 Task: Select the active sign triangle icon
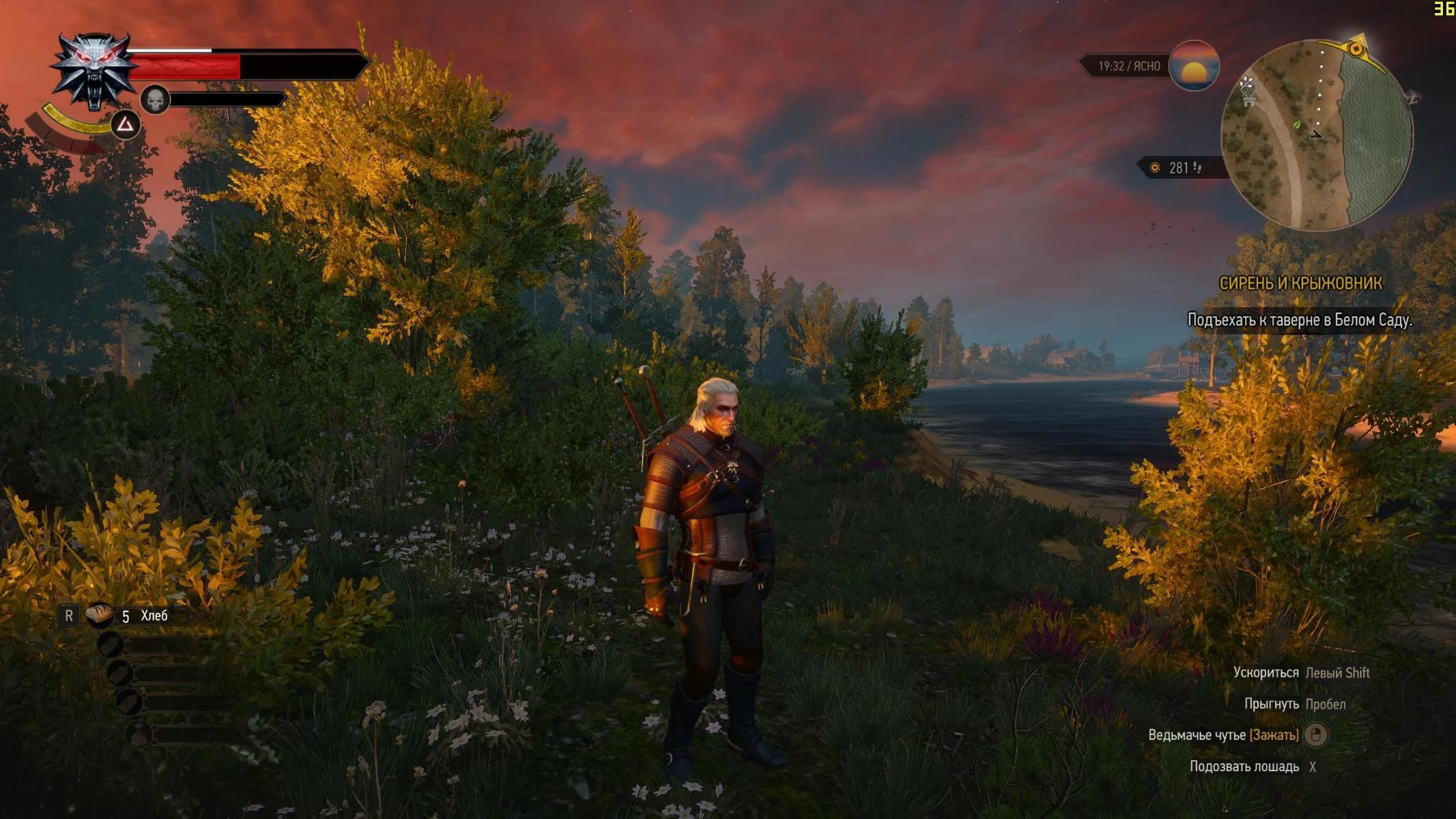tap(126, 124)
